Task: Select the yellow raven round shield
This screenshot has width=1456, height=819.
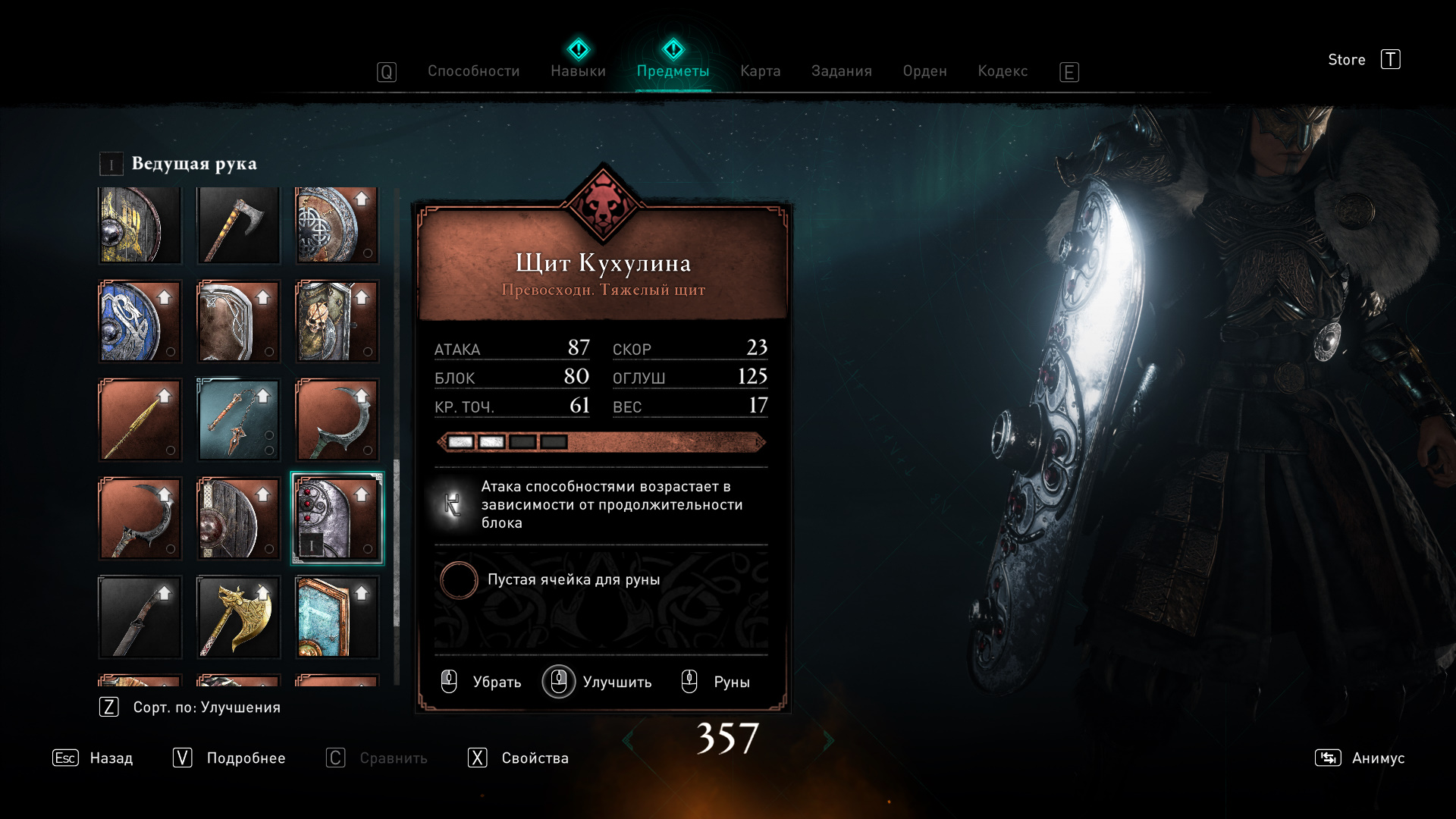Action: tap(140, 225)
